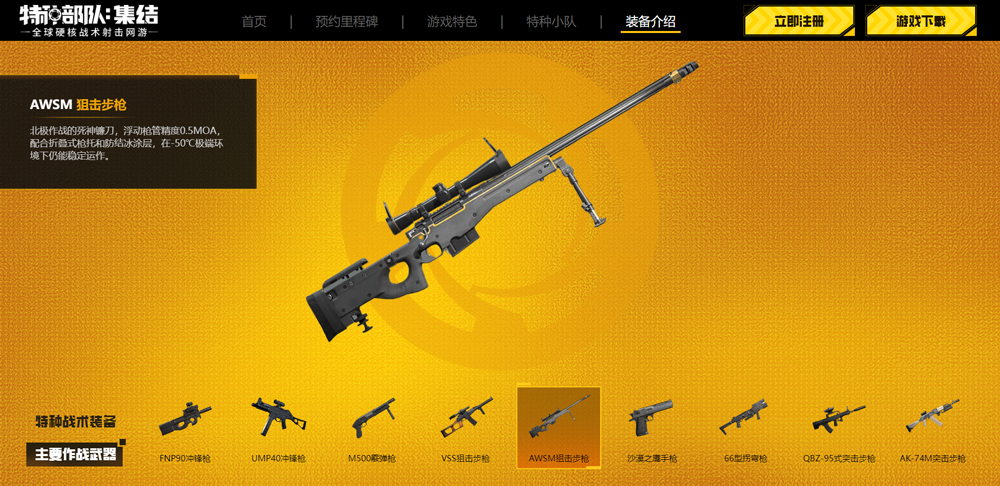Switch to the 游戏特色 features tab
The image size is (1000, 486).
tap(452, 21)
